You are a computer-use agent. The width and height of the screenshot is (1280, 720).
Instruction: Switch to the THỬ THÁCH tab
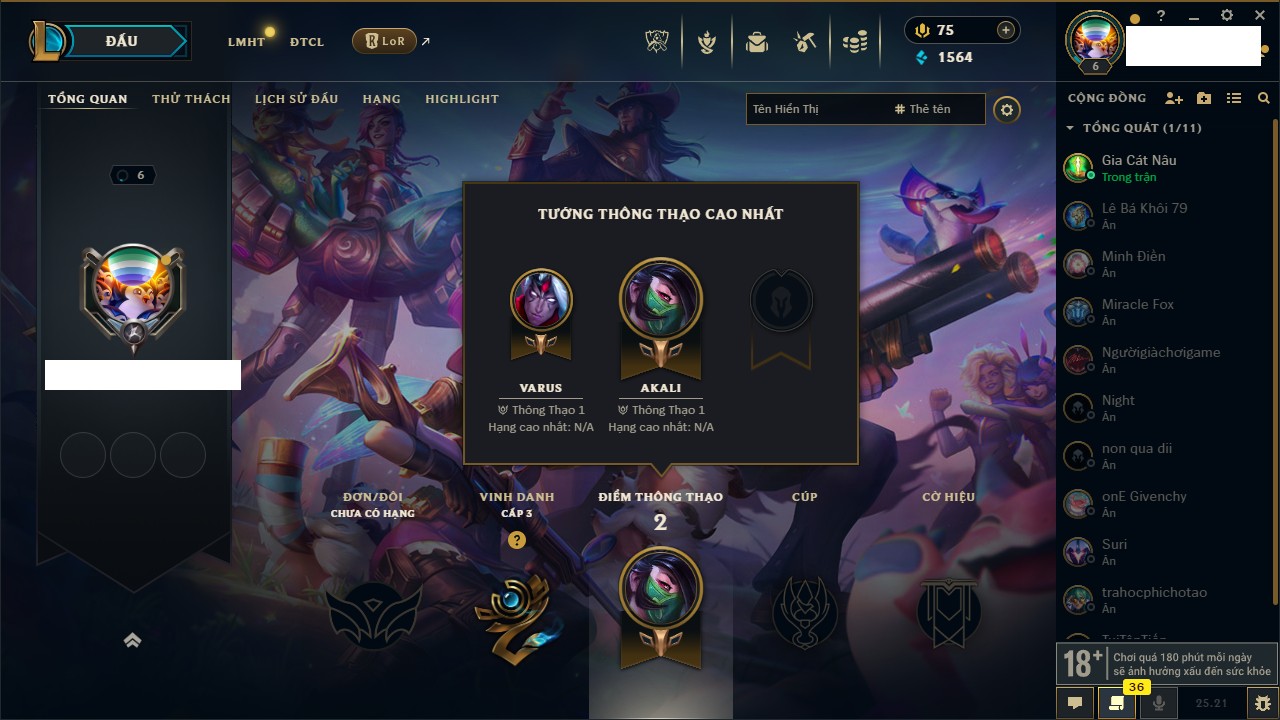click(x=191, y=99)
